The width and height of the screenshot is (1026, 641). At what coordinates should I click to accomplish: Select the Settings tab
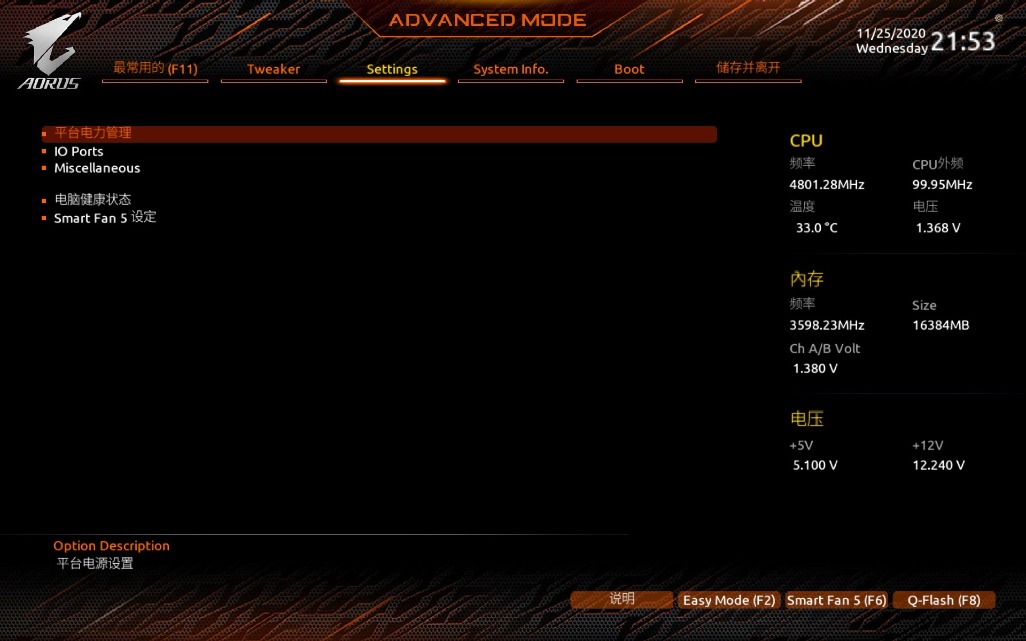pyautogui.click(x=392, y=69)
